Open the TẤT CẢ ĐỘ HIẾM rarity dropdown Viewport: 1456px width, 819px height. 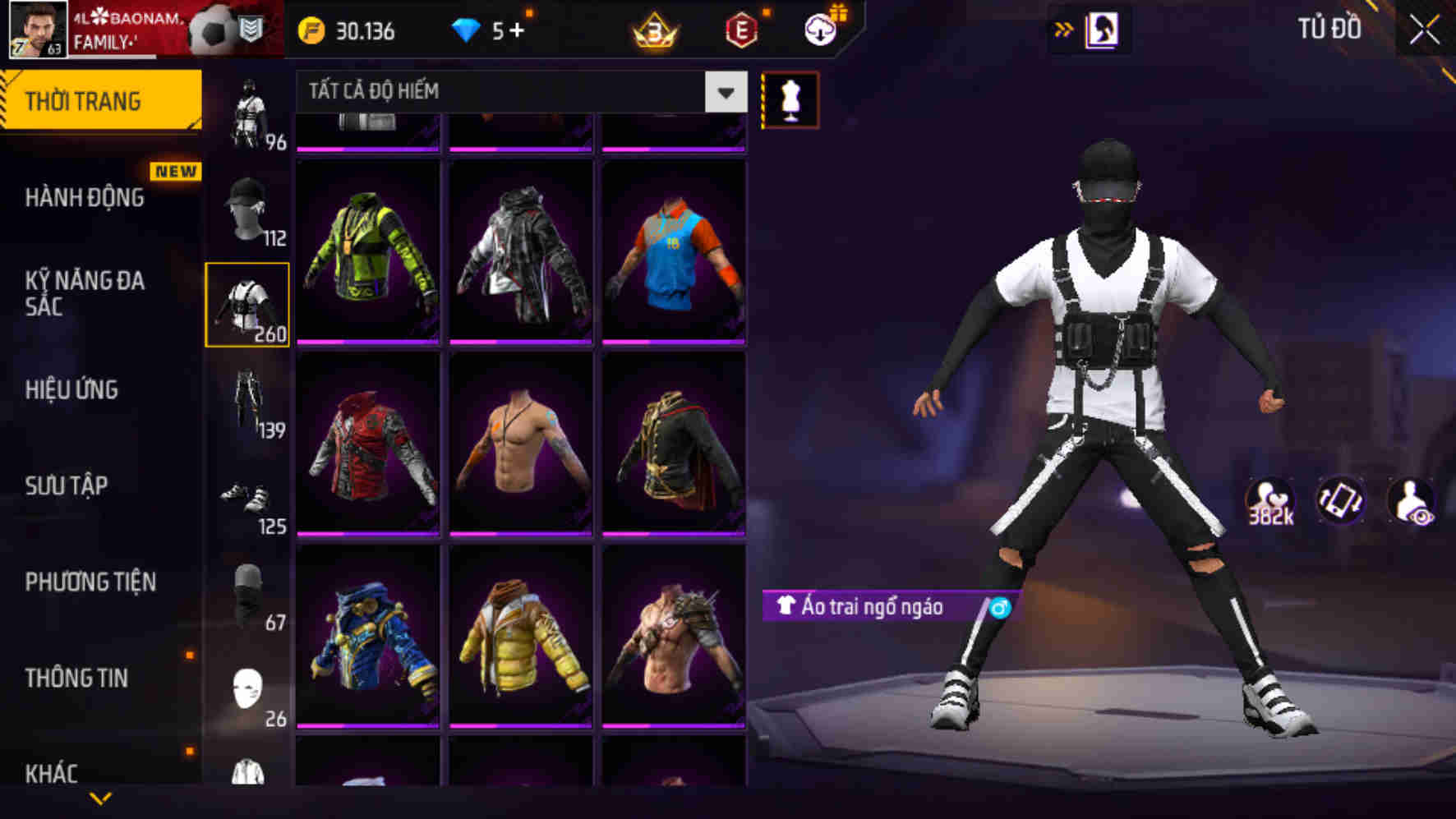[x=516, y=91]
